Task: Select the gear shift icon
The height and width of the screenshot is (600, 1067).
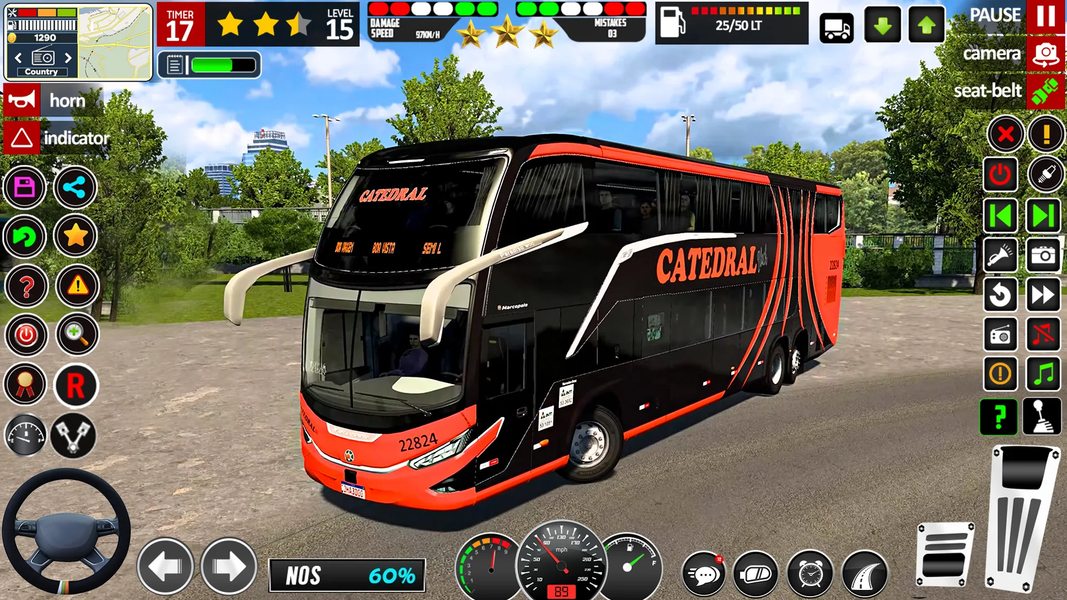Action: pyautogui.click(x=1042, y=416)
